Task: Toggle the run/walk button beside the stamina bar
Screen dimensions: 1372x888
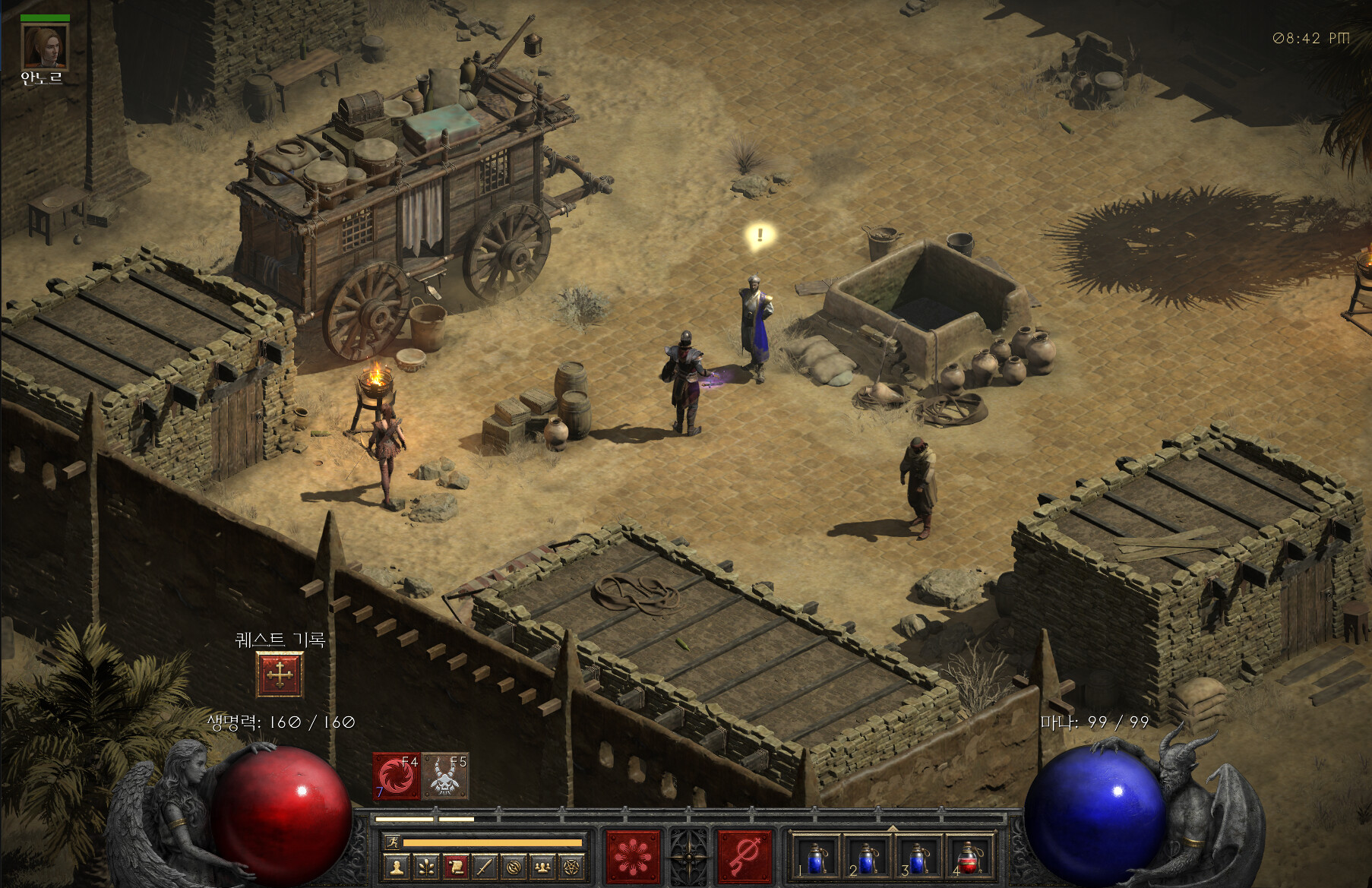Action: (392, 842)
